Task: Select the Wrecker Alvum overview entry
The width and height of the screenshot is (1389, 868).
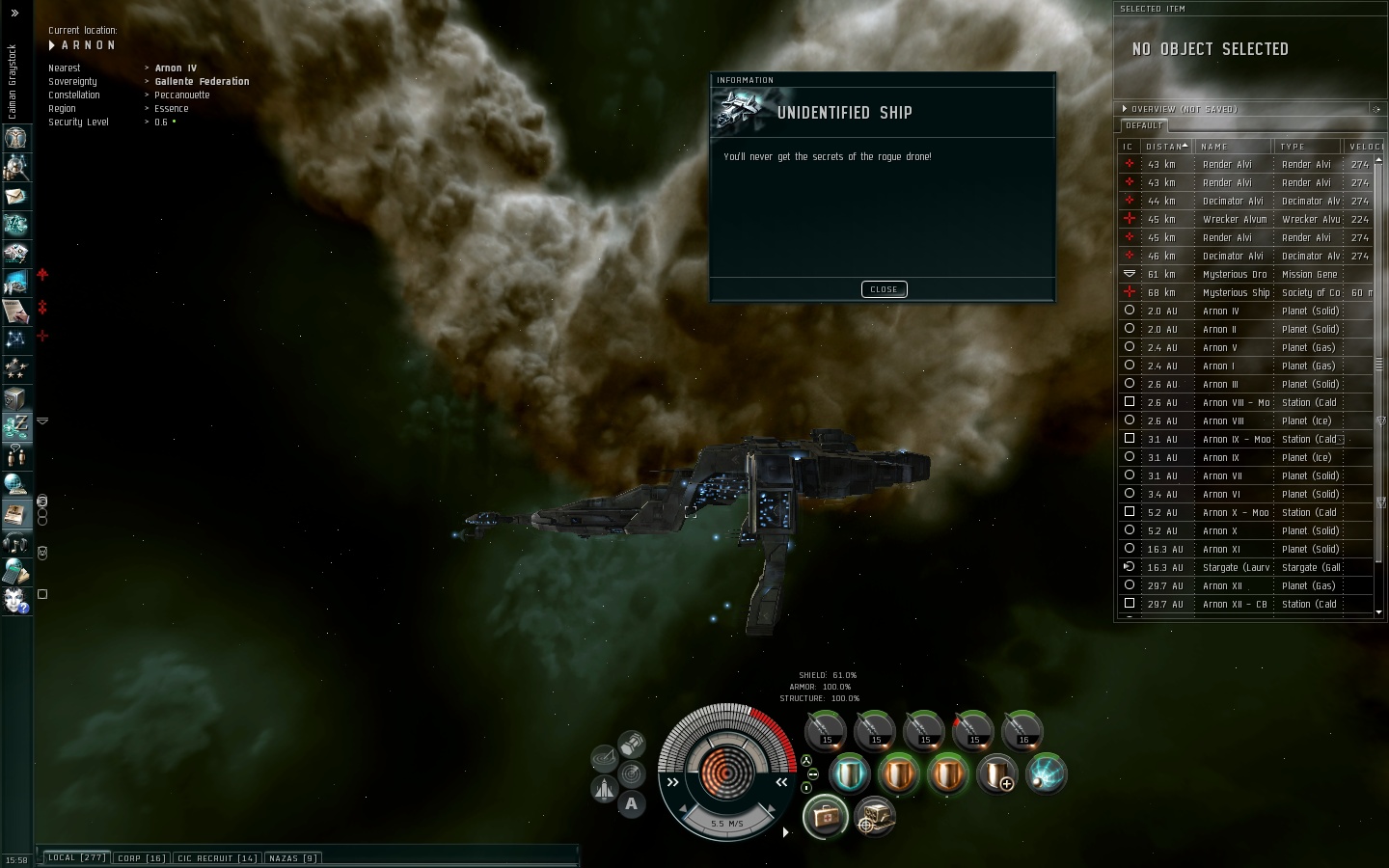Action: [1235, 219]
